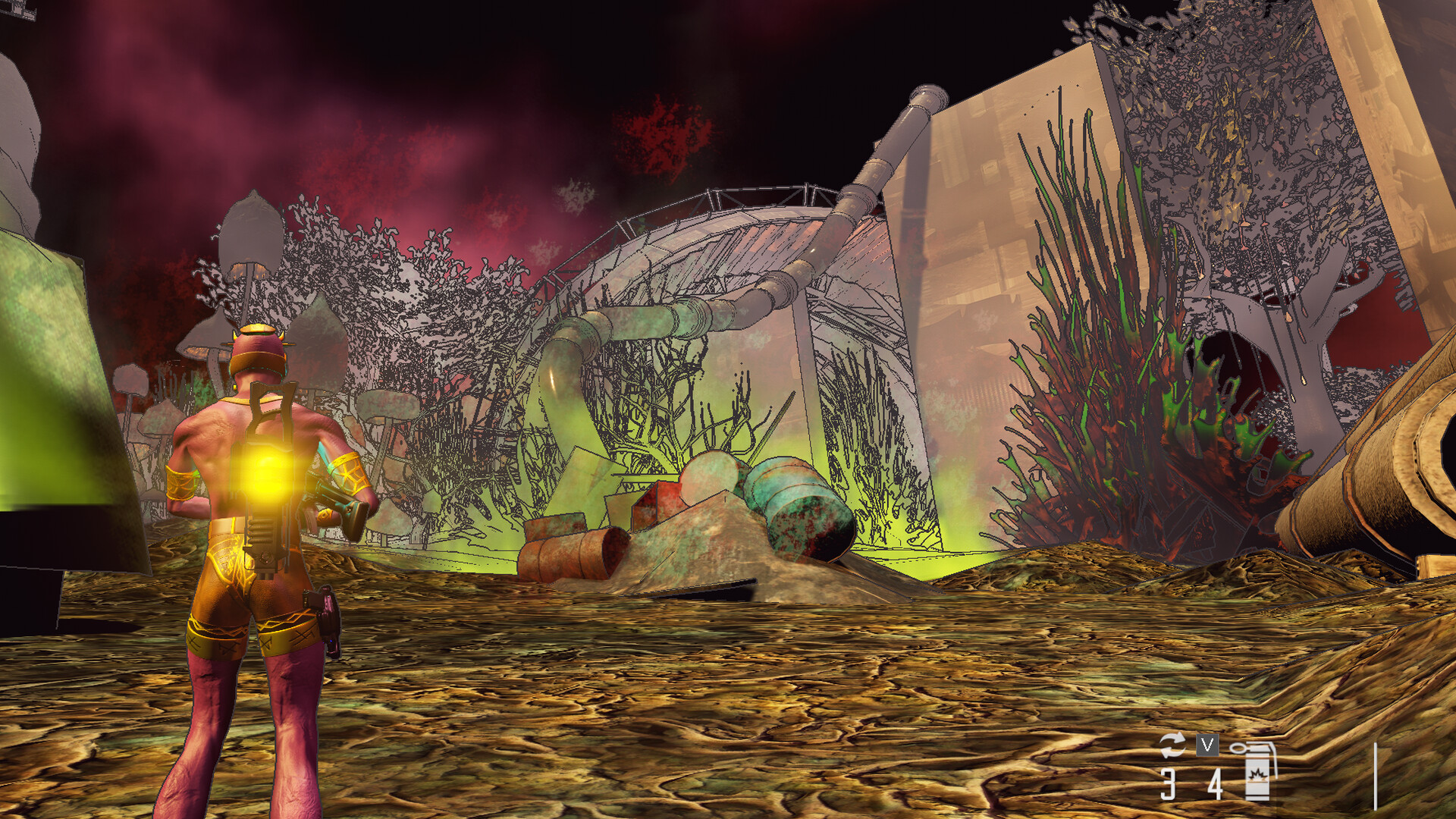
Task: Click the grenade pull-ring on the HUD icon
Action: [x=1238, y=746]
